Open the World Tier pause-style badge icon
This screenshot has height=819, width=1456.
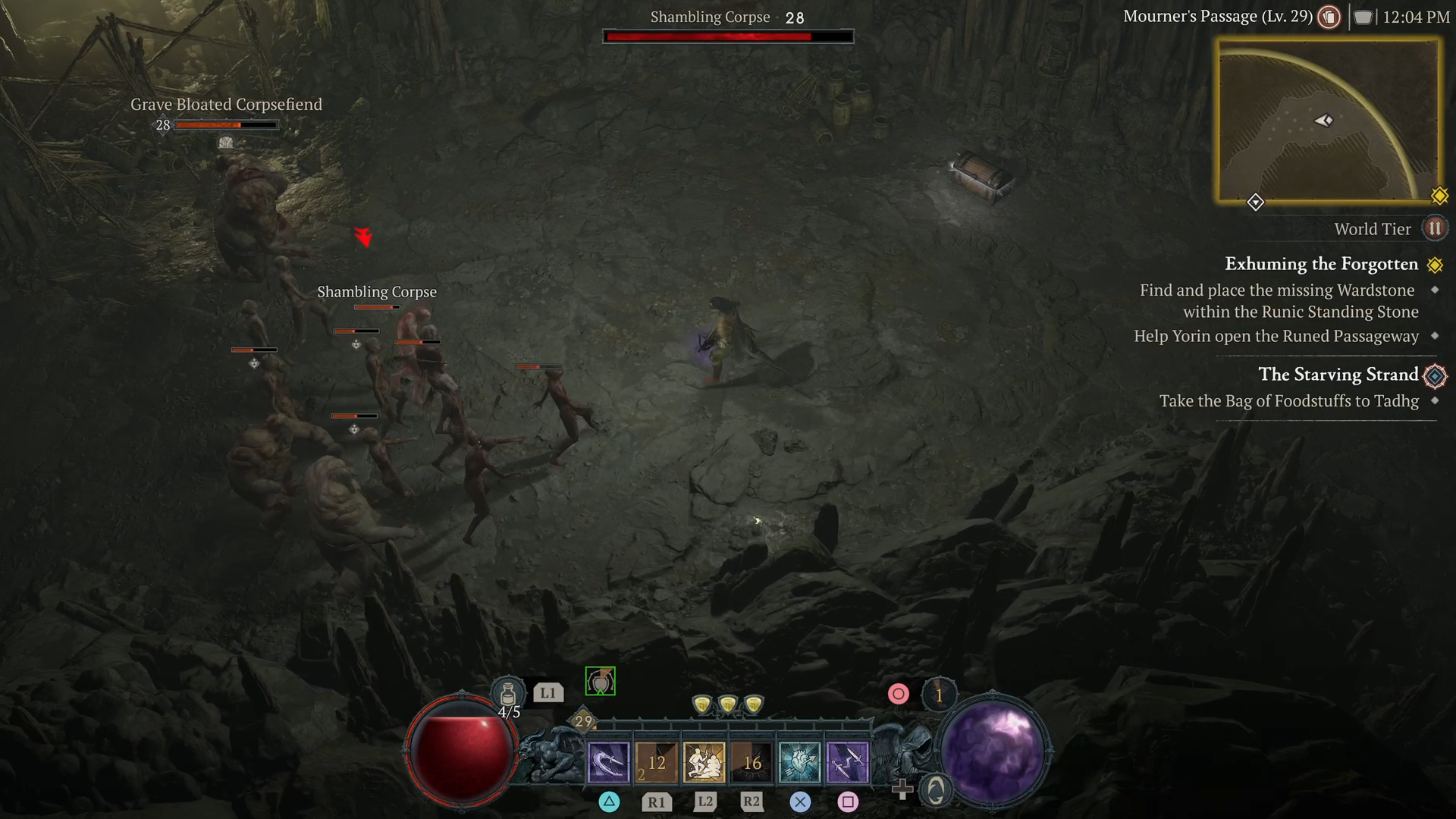point(1435,228)
